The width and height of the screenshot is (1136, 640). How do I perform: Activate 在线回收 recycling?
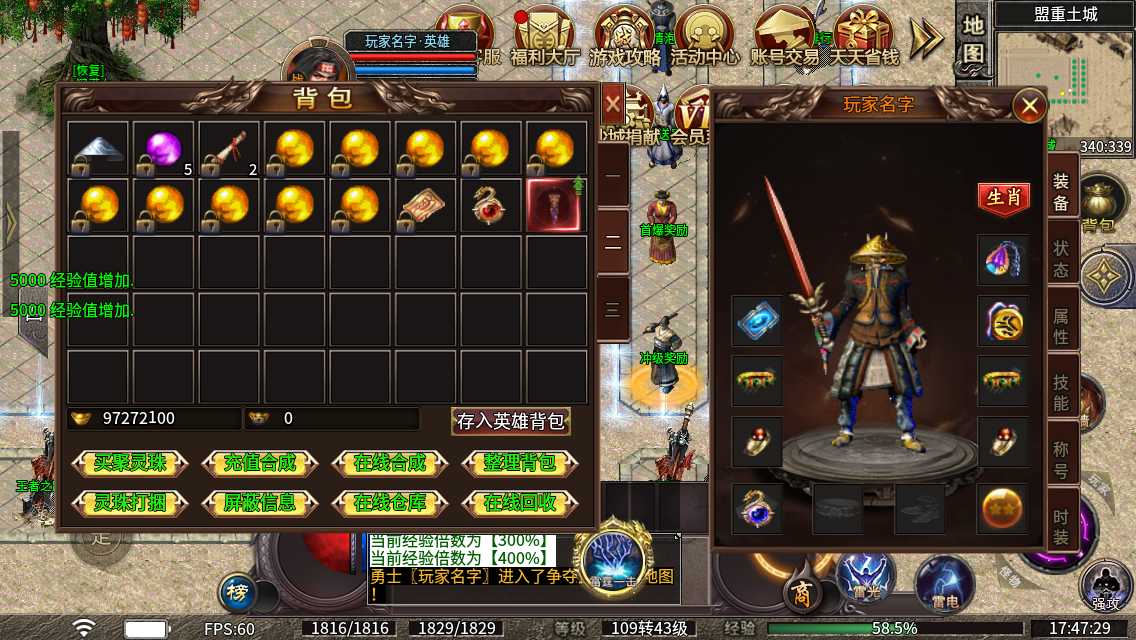click(x=520, y=502)
